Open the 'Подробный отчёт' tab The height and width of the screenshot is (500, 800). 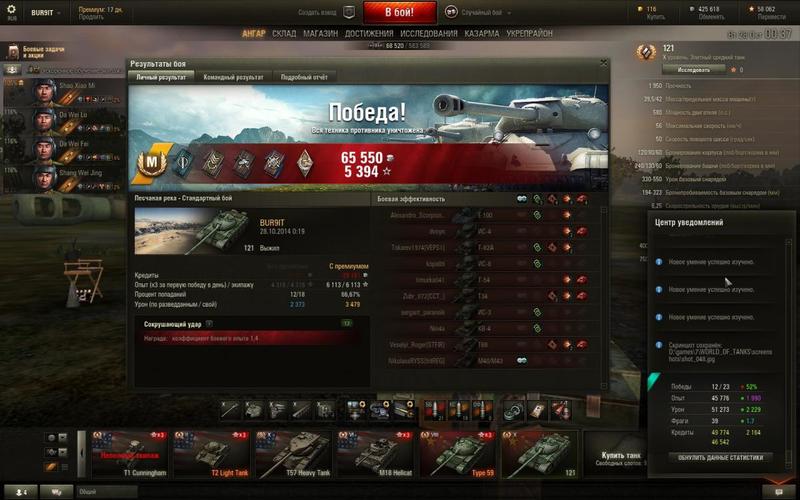(x=304, y=77)
